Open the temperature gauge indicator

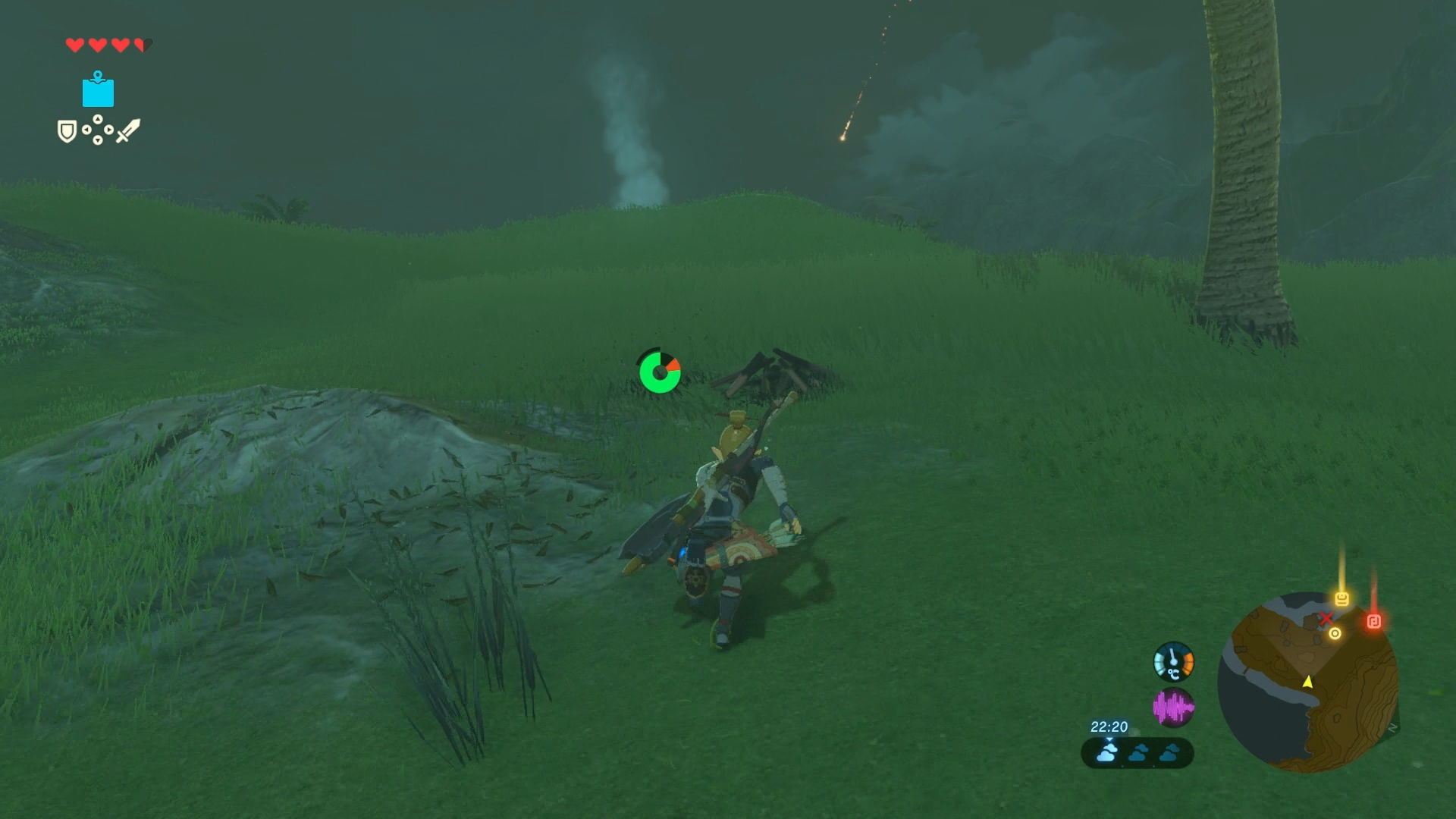(x=1172, y=660)
